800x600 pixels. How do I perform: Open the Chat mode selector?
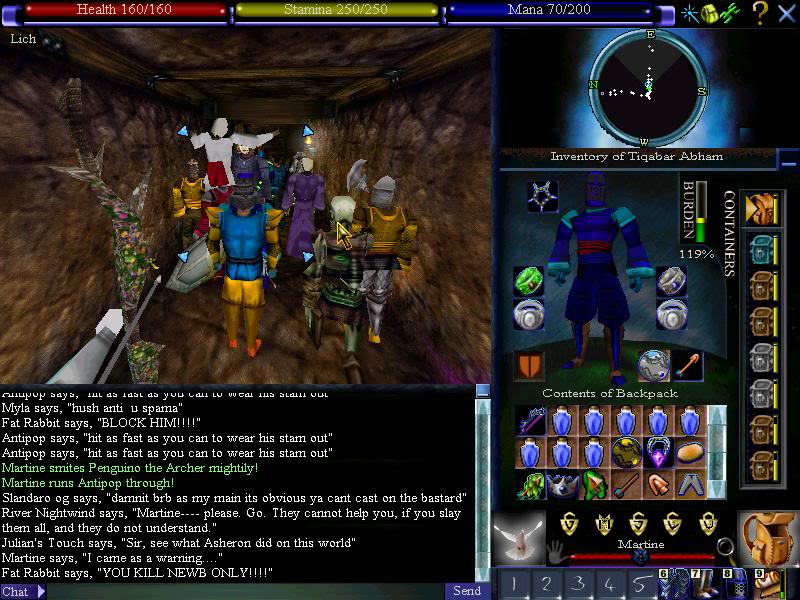point(23,591)
